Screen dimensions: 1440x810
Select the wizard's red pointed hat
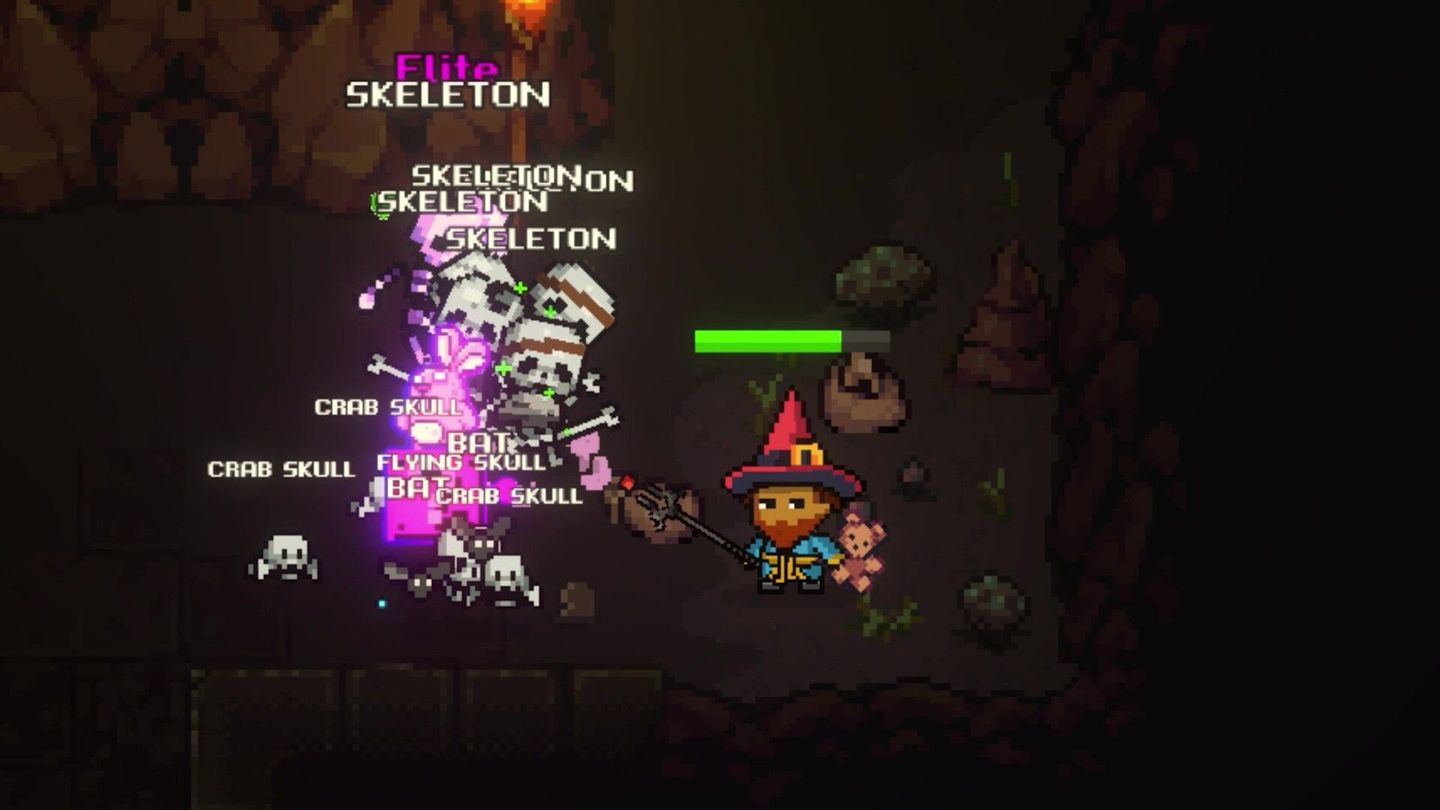tap(795, 440)
